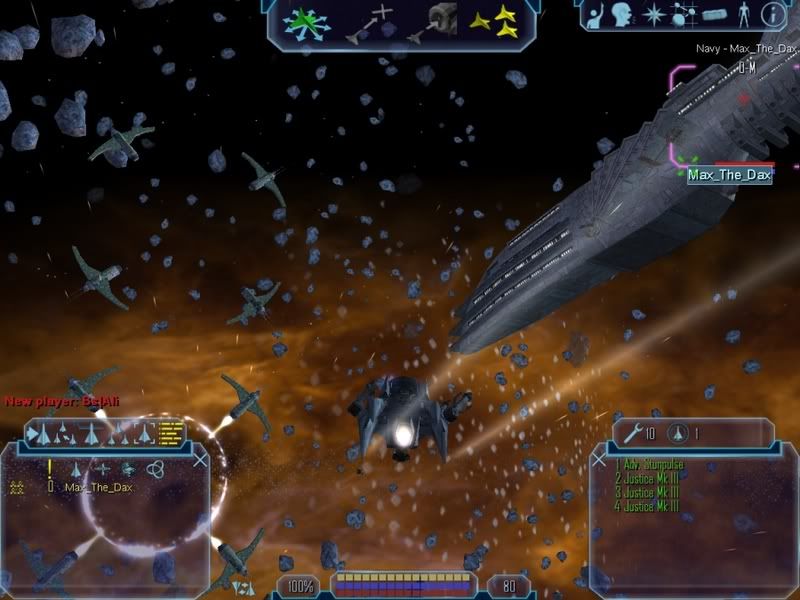Select Max_The_Dax in the contact list
800x600 pixels.
click(x=98, y=487)
